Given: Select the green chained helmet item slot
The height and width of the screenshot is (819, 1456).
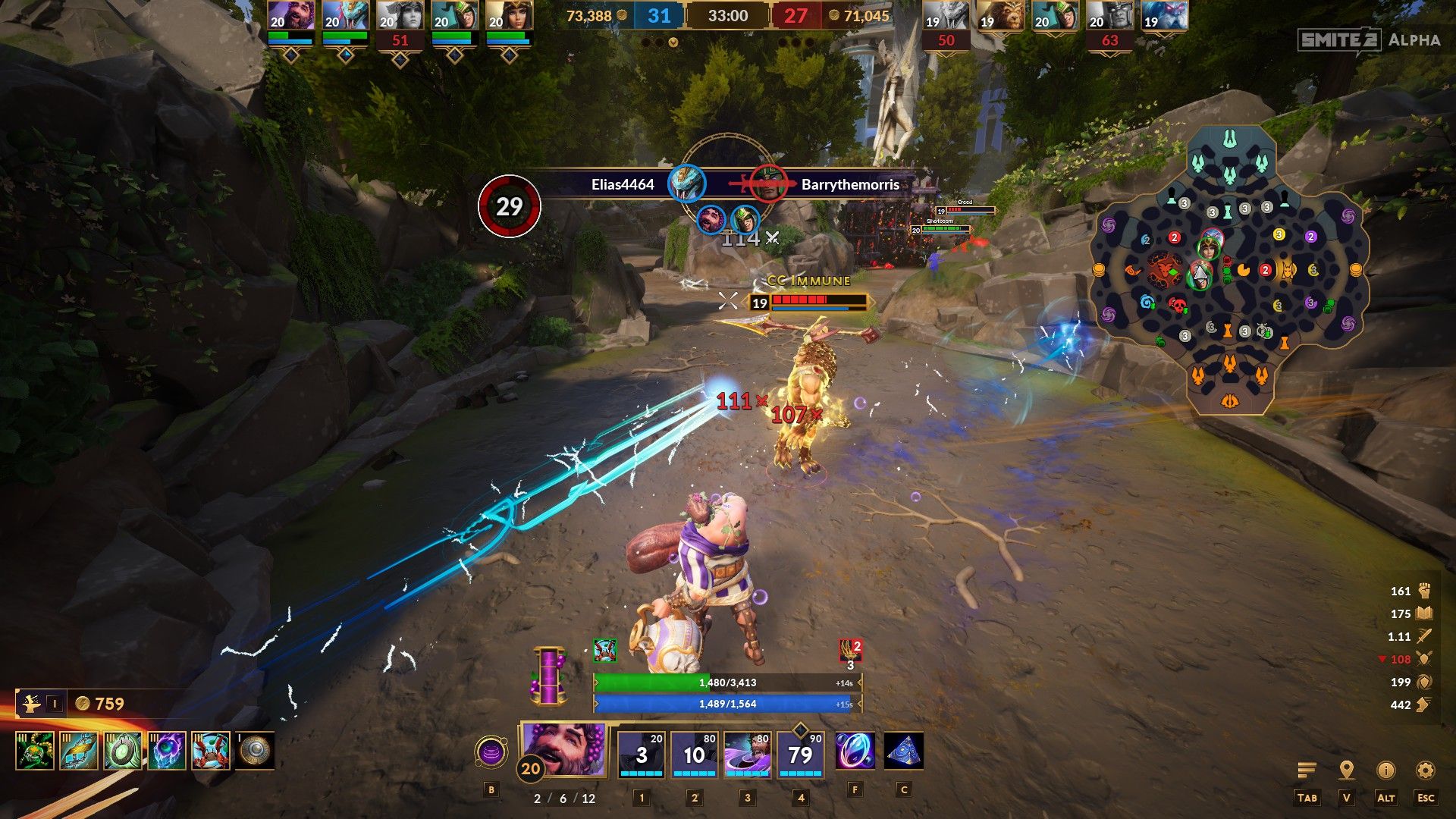Looking at the screenshot, I should 35,751.
